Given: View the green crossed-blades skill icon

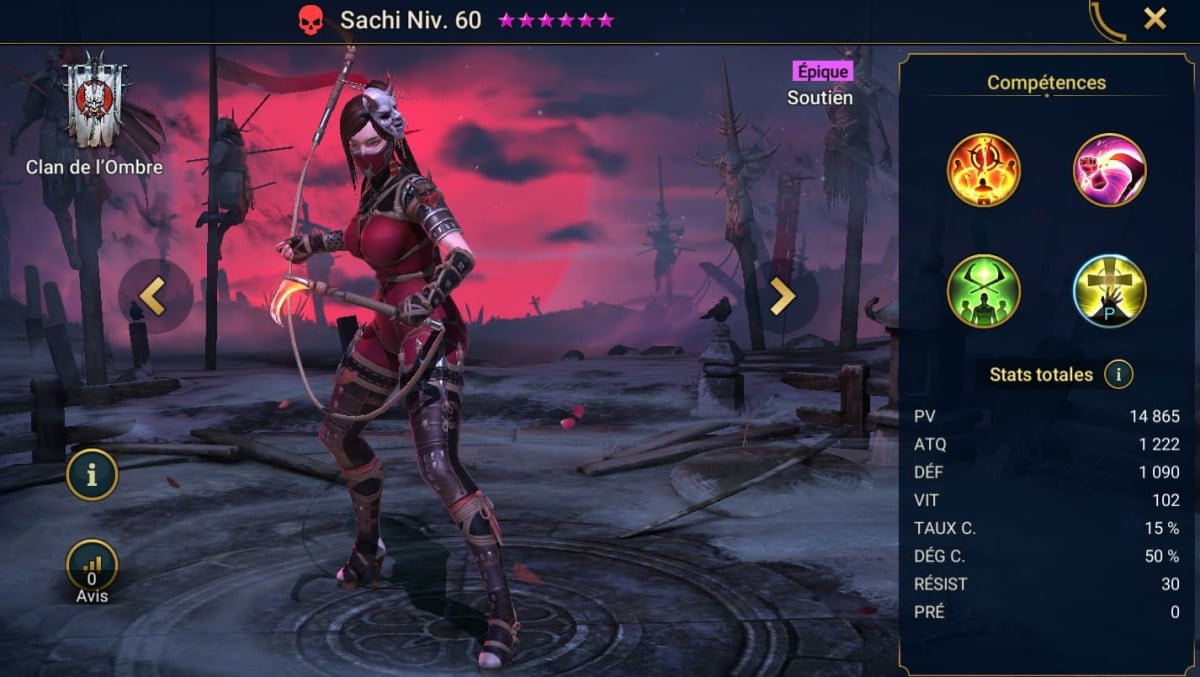Looking at the screenshot, I should pos(984,291).
